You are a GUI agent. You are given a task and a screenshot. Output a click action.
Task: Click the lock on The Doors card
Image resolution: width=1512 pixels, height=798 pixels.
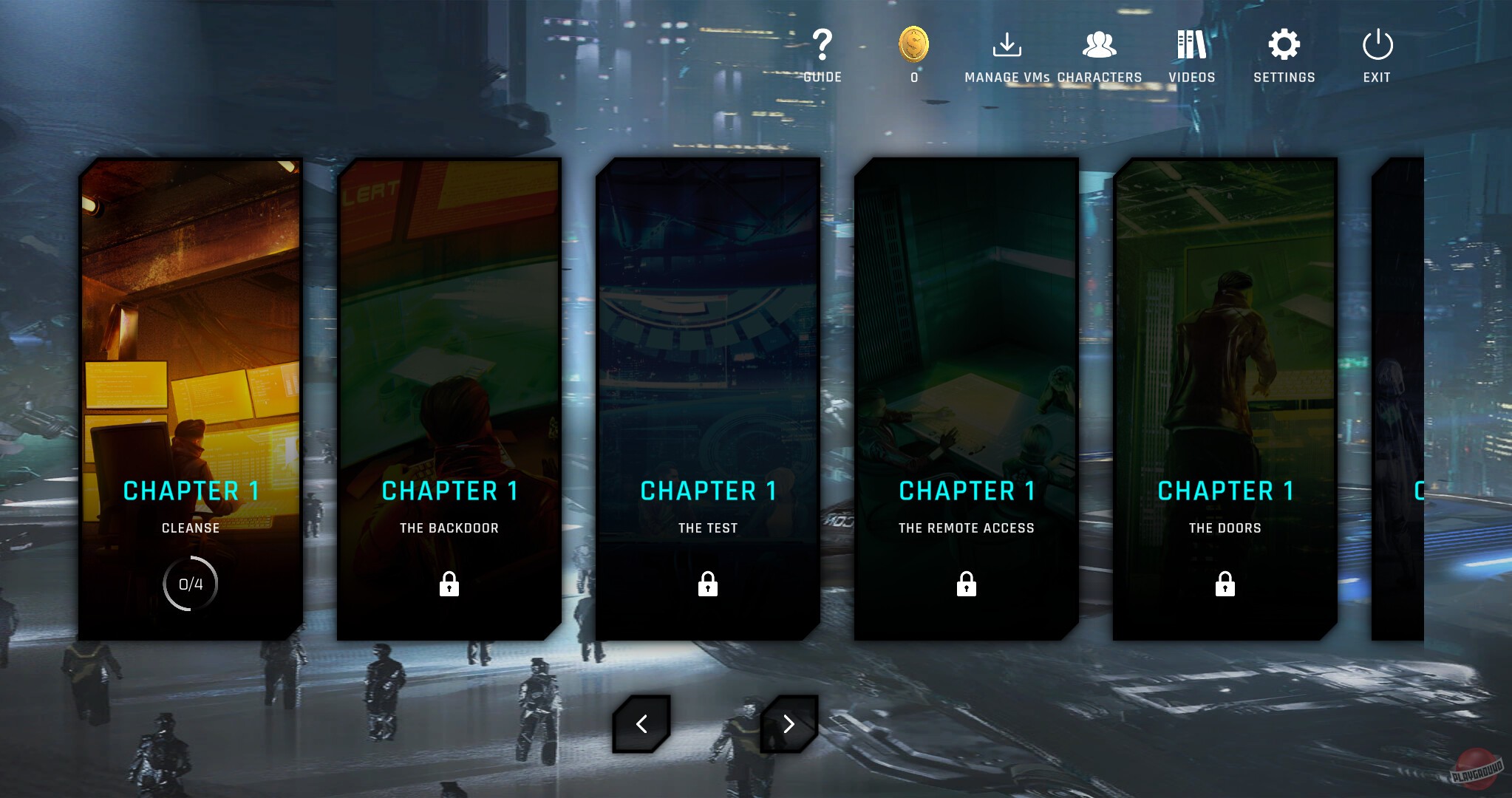[1225, 584]
